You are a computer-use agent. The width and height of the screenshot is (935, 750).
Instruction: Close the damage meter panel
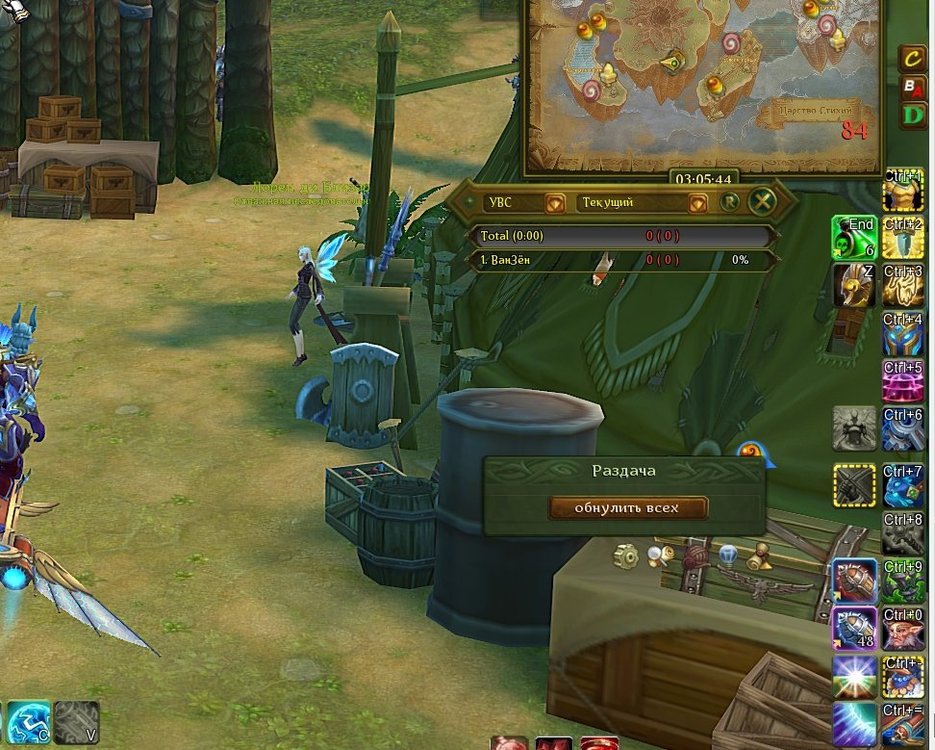pos(763,202)
